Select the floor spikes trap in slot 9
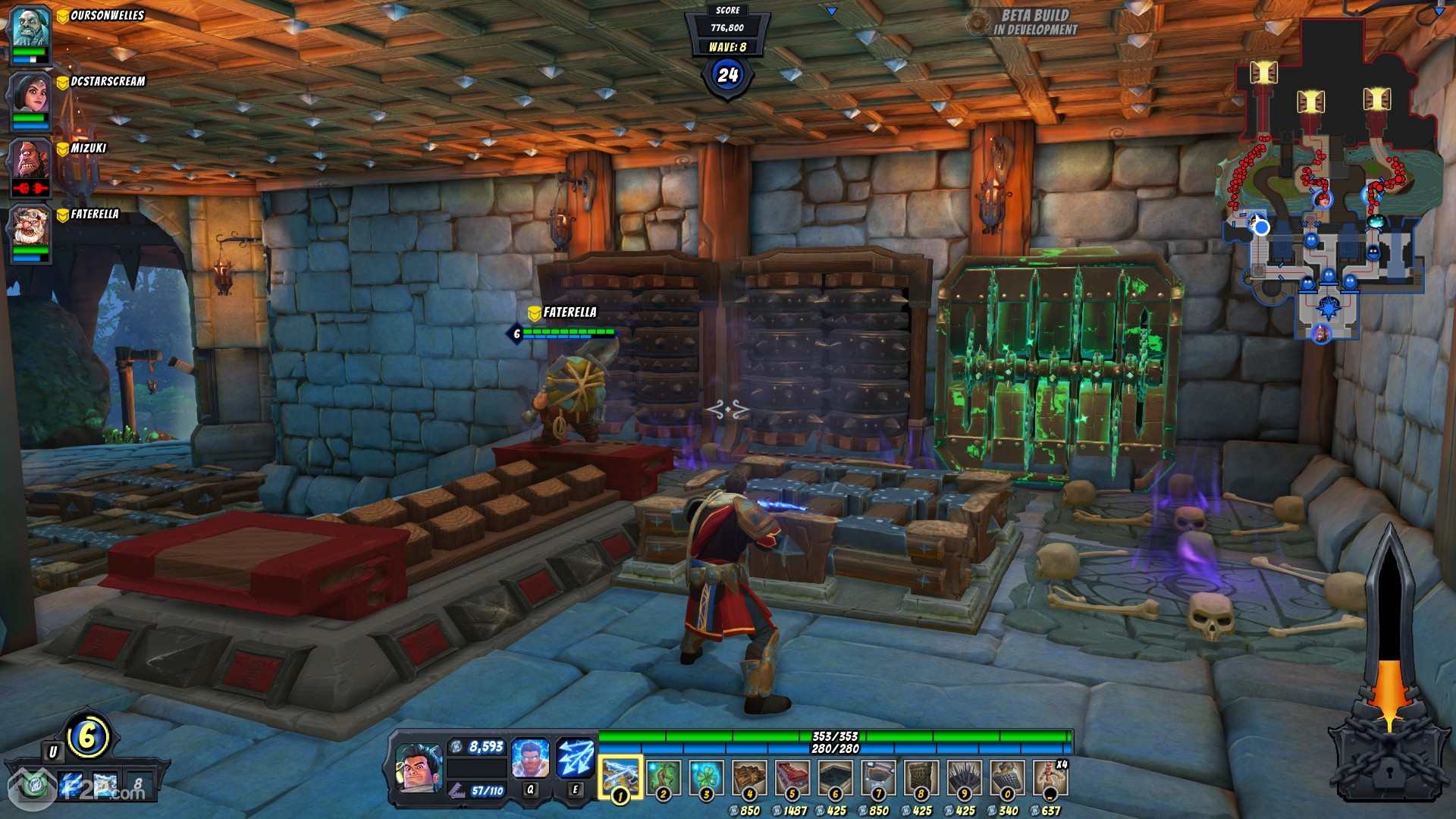The height and width of the screenshot is (819, 1456). click(965, 777)
